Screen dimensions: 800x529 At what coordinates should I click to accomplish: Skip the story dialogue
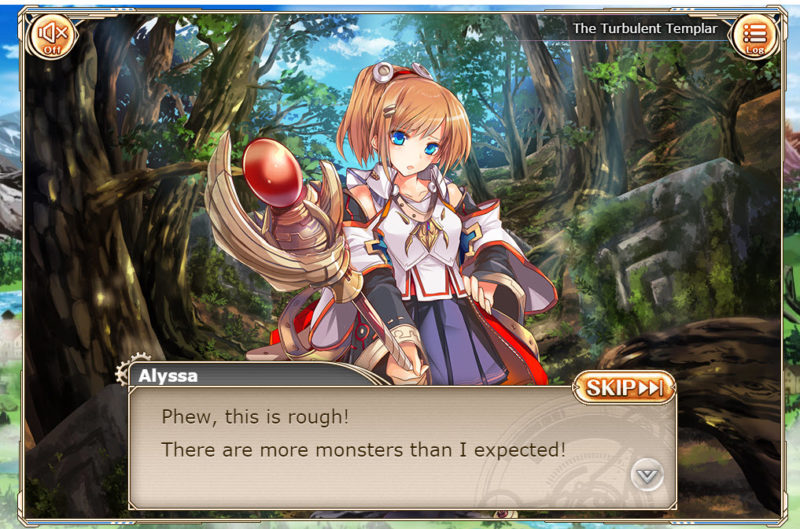coord(624,388)
